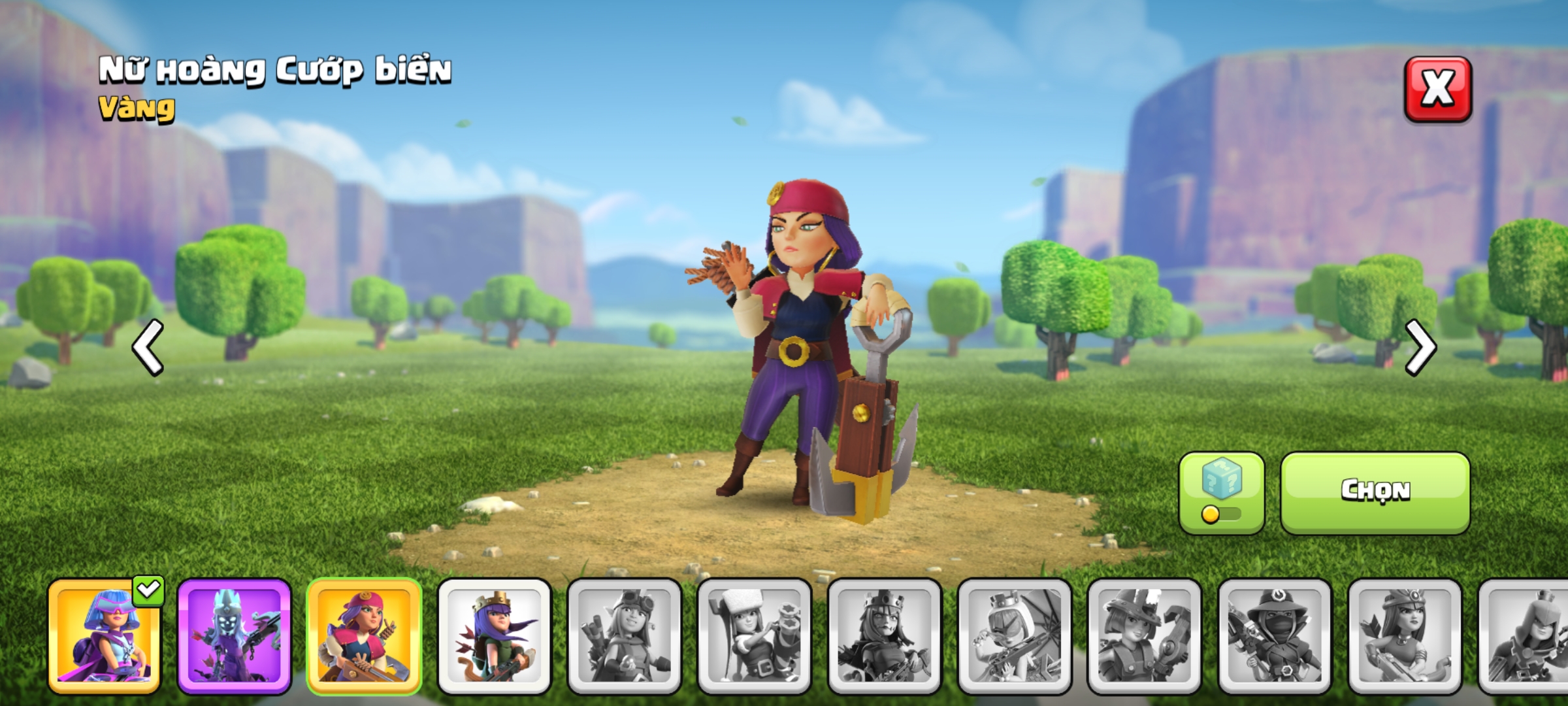The height and width of the screenshot is (706, 1568).
Task: Select the locked goggles queen skin
Action: tap(625, 635)
